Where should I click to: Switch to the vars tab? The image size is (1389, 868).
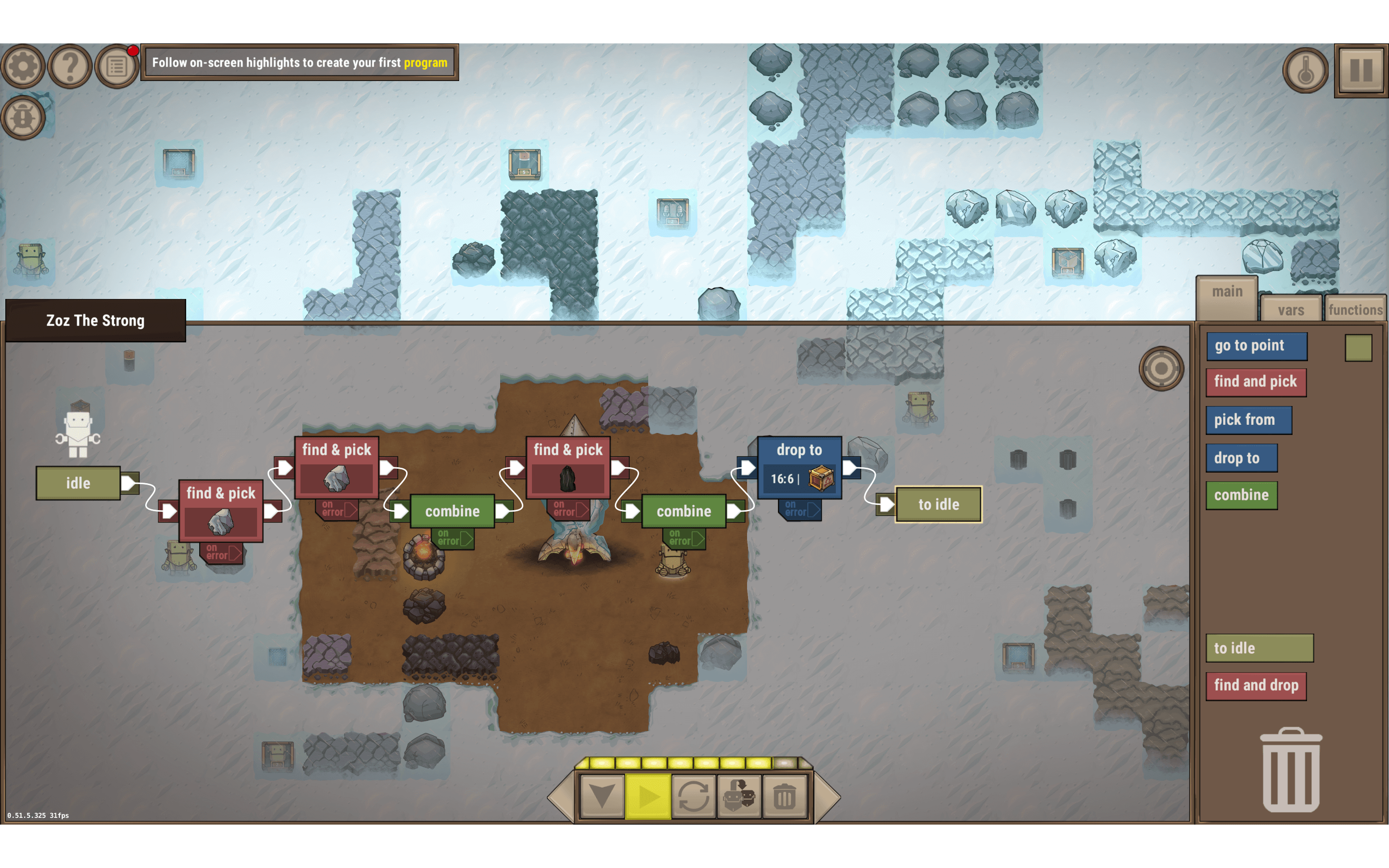(1291, 310)
